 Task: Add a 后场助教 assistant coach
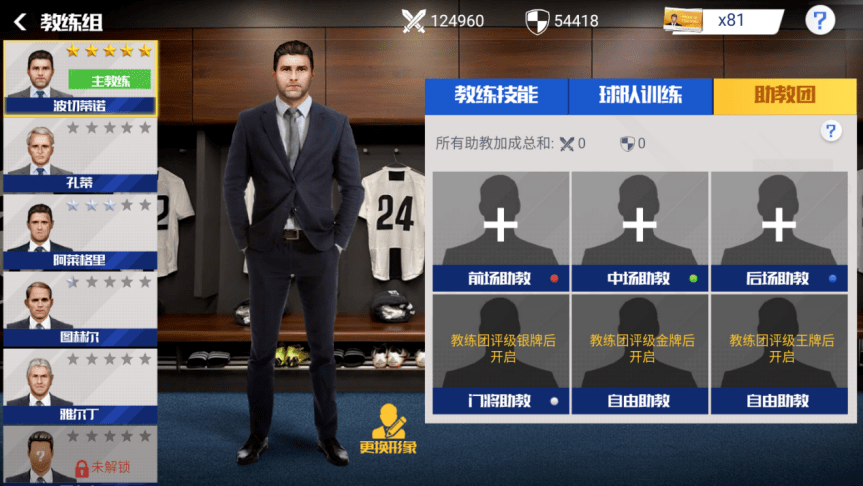coord(779,225)
